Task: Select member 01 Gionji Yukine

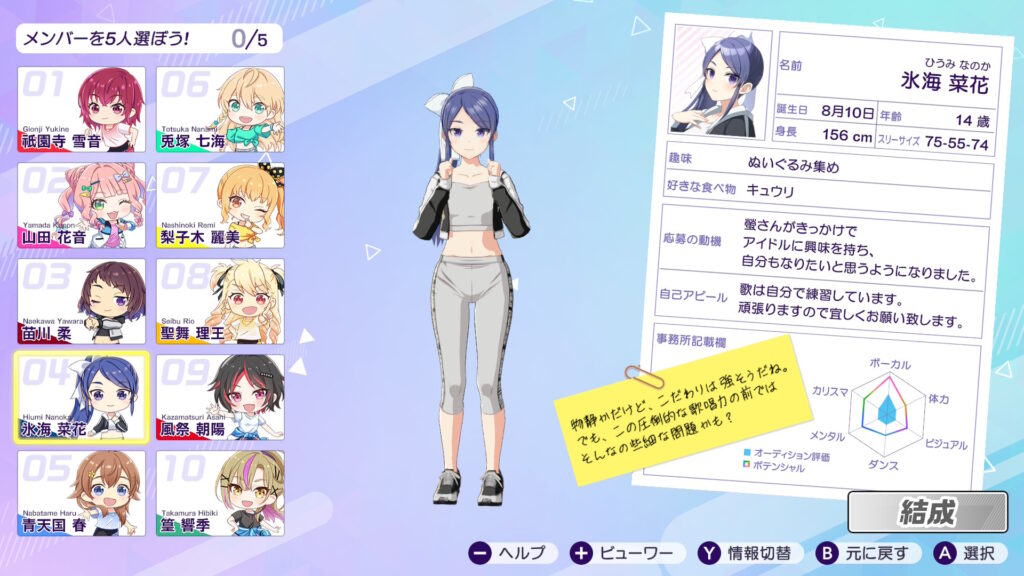Action: click(x=81, y=110)
